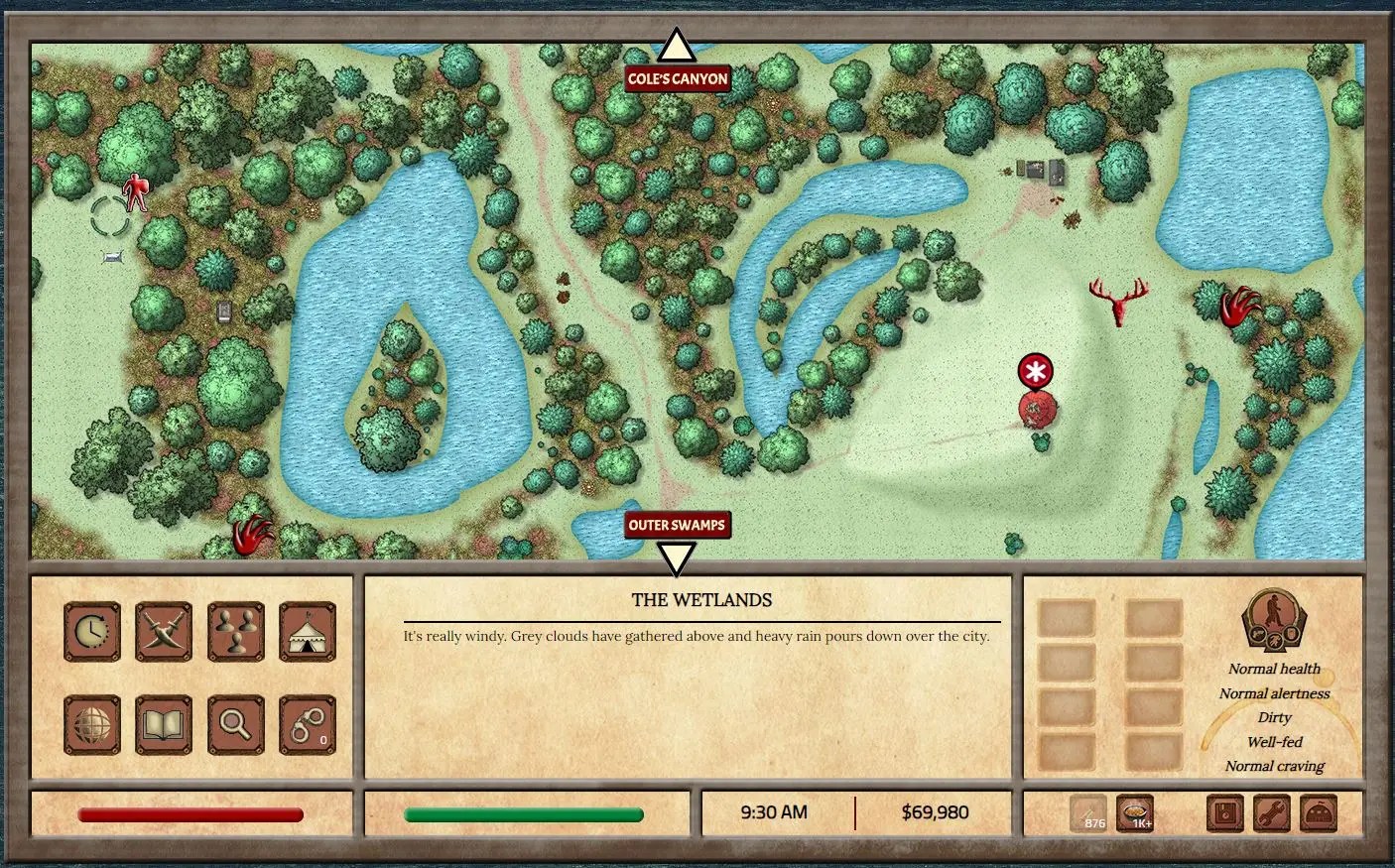Click the tent camp button
This screenshot has height=868, width=1395.
point(308,631)
